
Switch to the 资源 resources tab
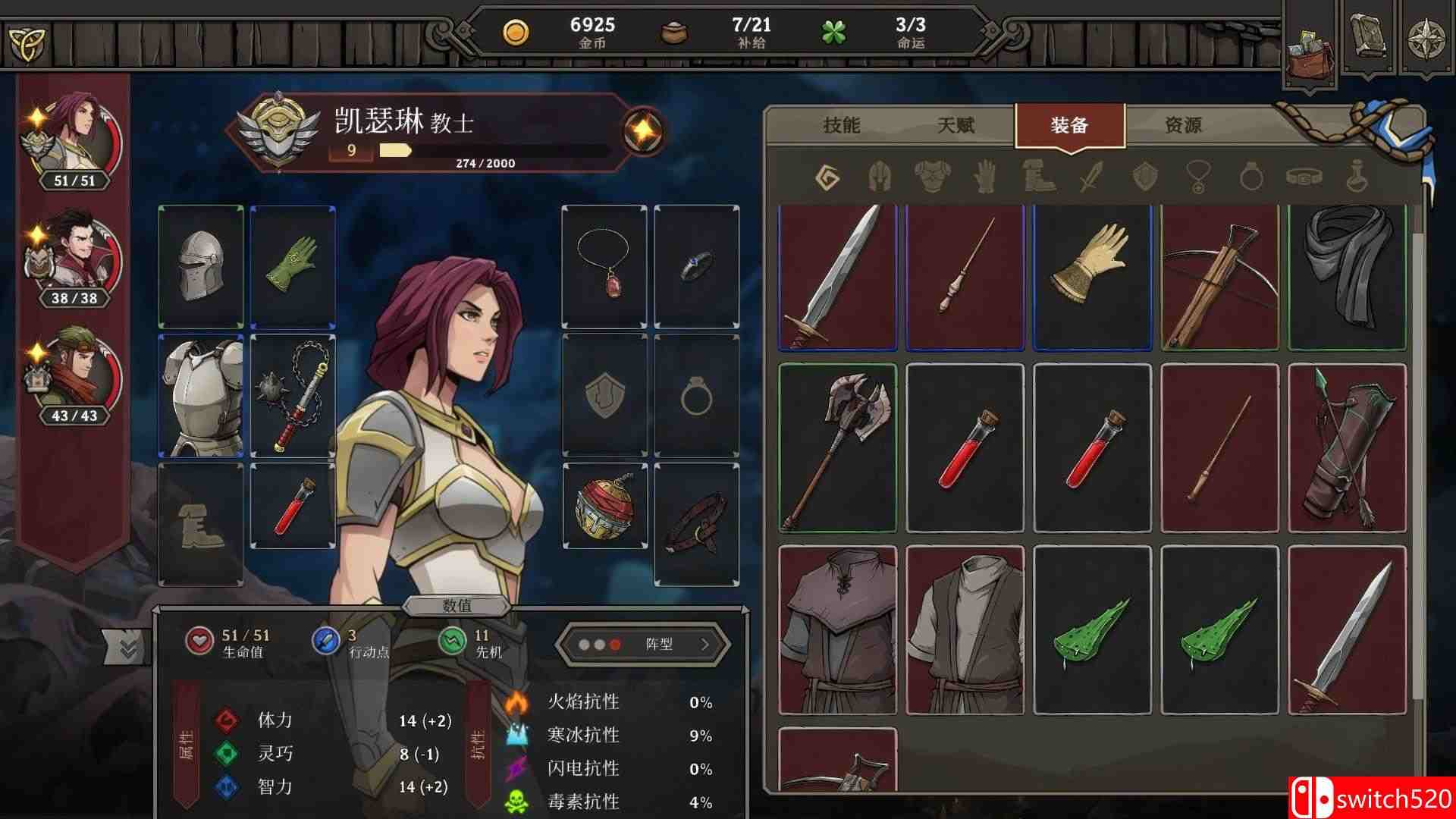point(1183,127)
